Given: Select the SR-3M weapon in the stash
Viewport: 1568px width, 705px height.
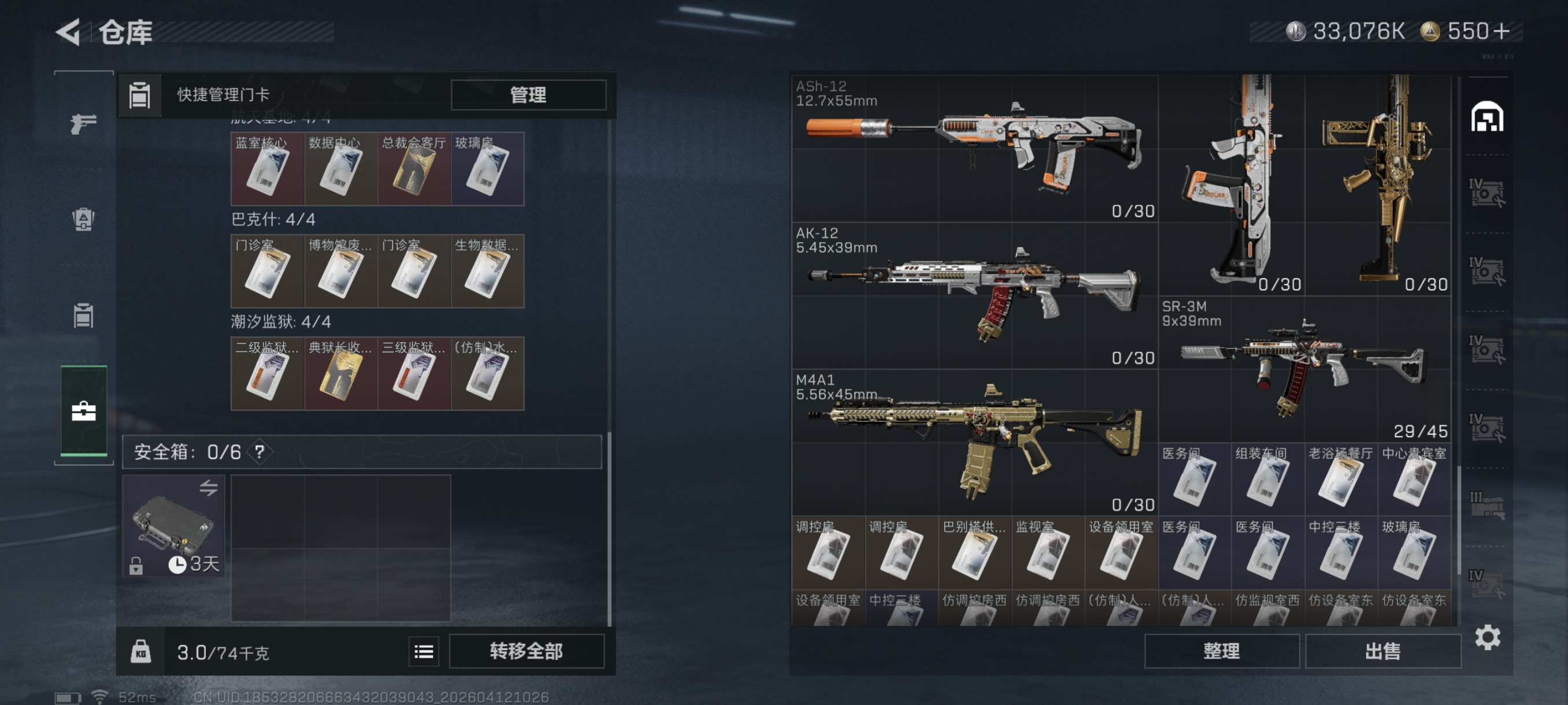Looking at the screenshot, I should (1304, 369).
